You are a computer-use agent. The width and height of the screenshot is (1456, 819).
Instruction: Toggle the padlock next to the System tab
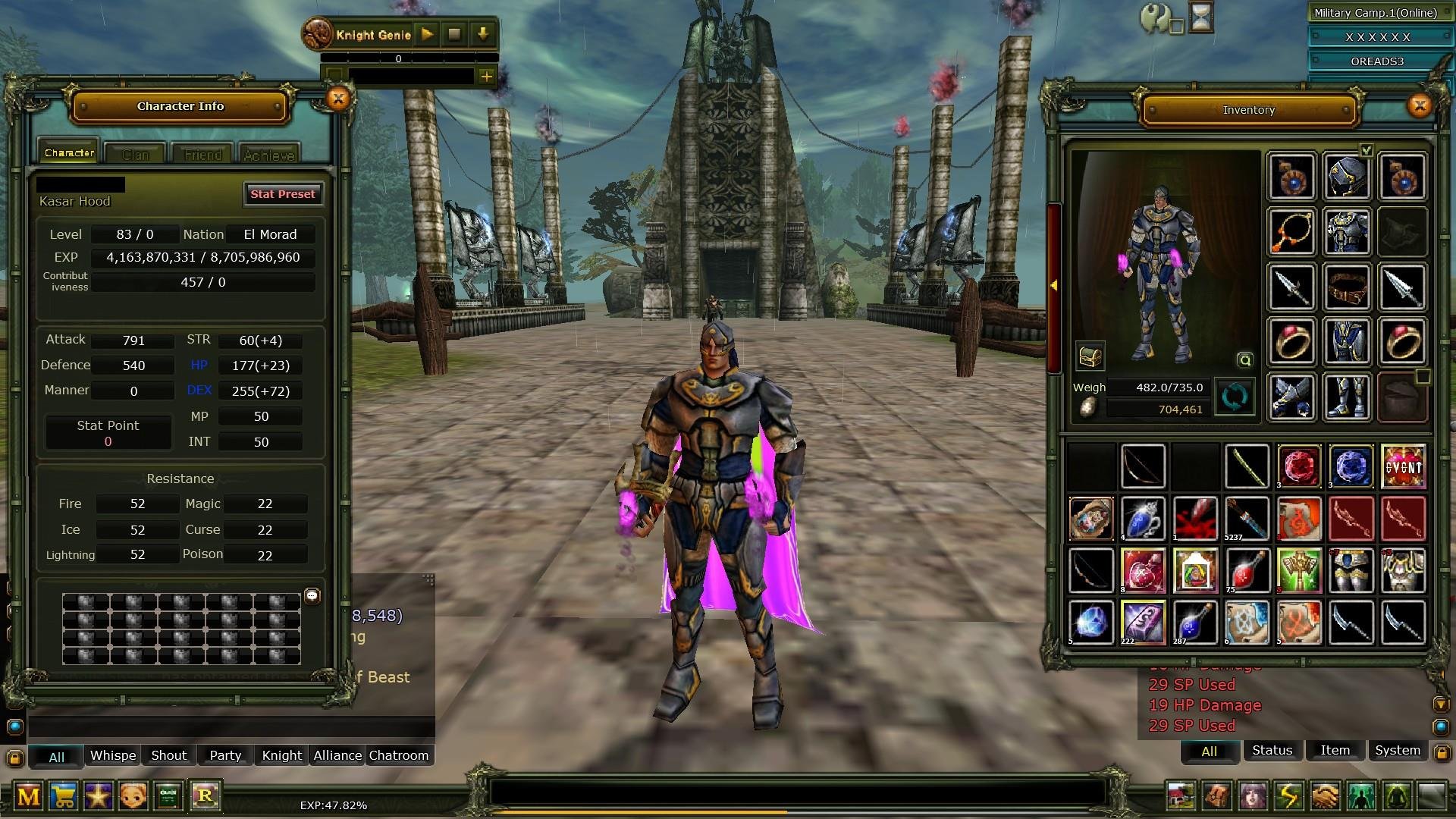pyautogui.click(x=1442, y=752)
